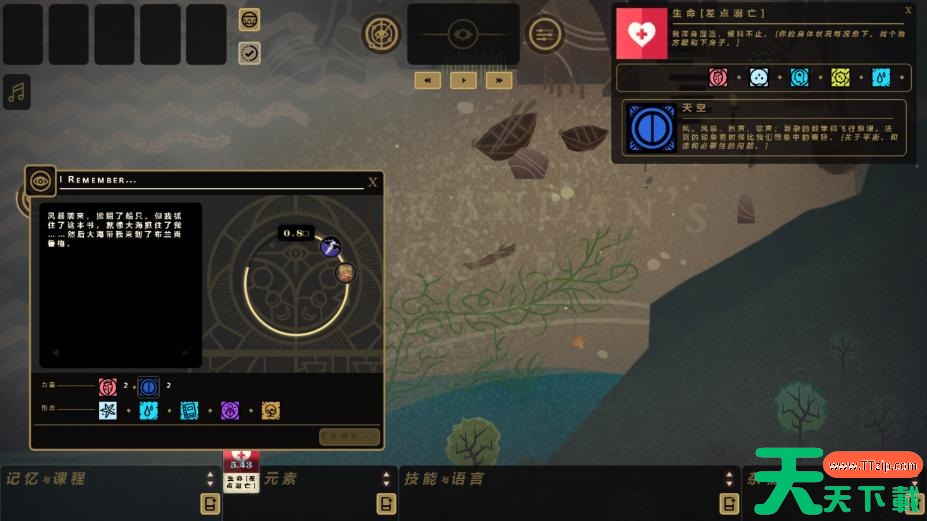This screenshot has width=927, height=521.
Task: Click the lightning card on the timer ring
Action: (x=330, y=247)
